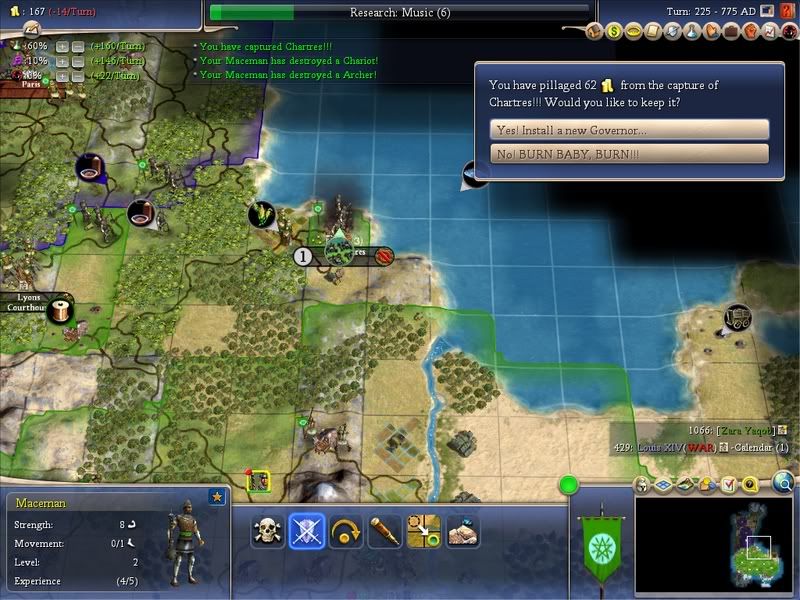Activate the spyglass explore action
This screenshot has width=800, height=600.
(384, 529)
